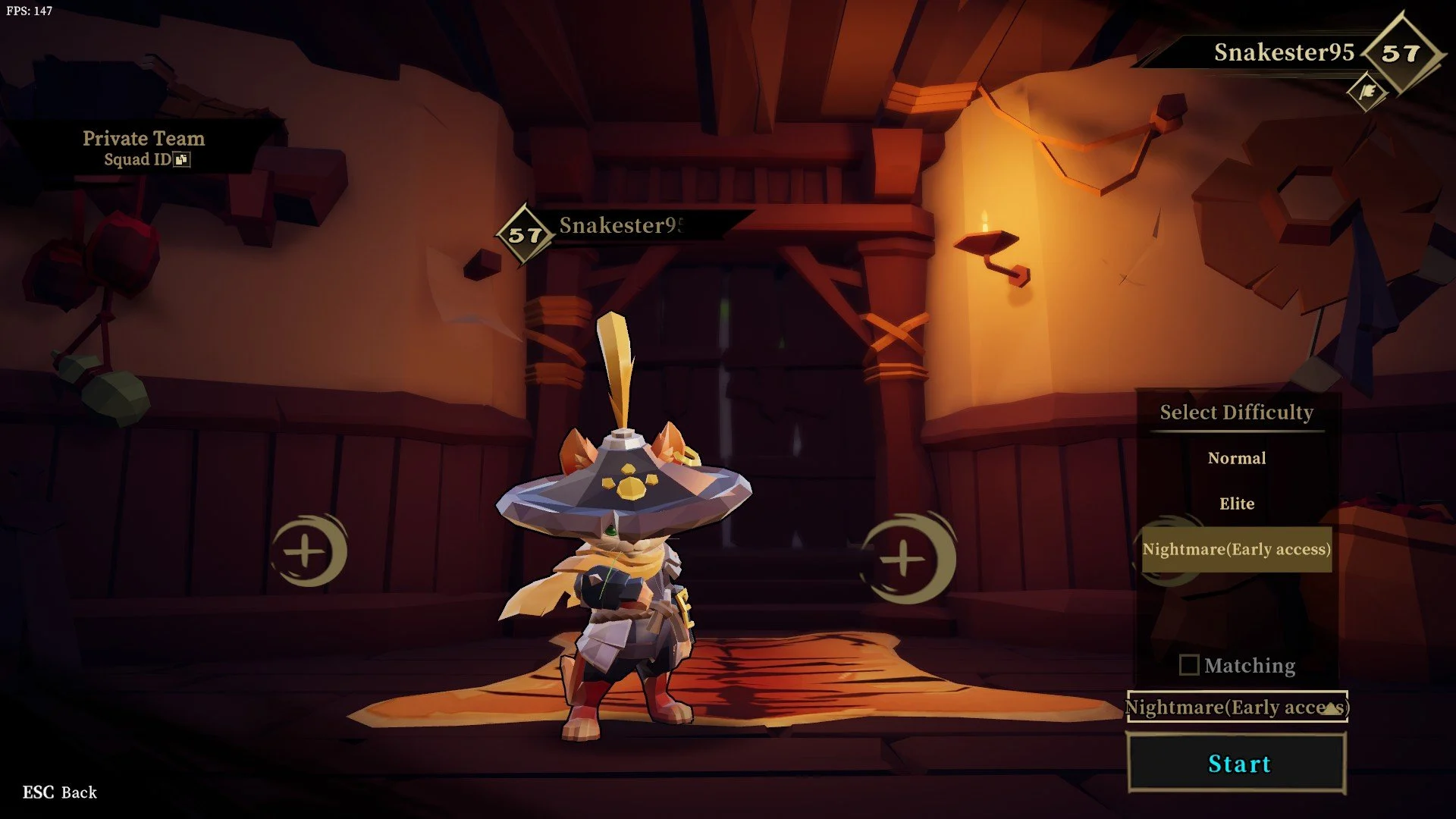Pick the highlighted Nightmare difficulty option

pos(1237,549)
